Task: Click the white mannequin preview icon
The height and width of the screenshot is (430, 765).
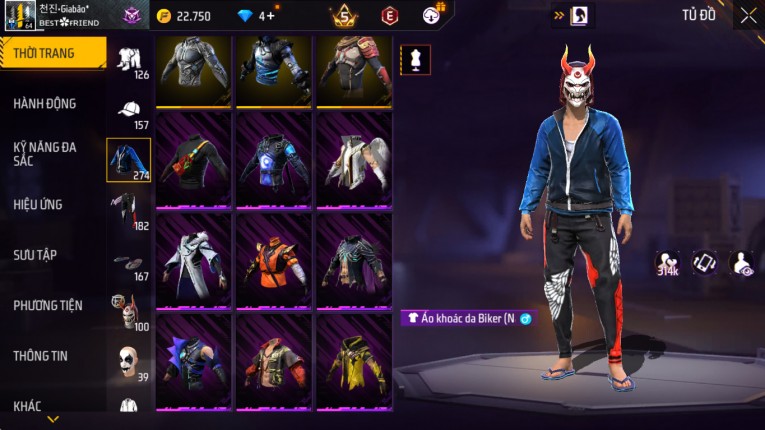Action: 415,59
